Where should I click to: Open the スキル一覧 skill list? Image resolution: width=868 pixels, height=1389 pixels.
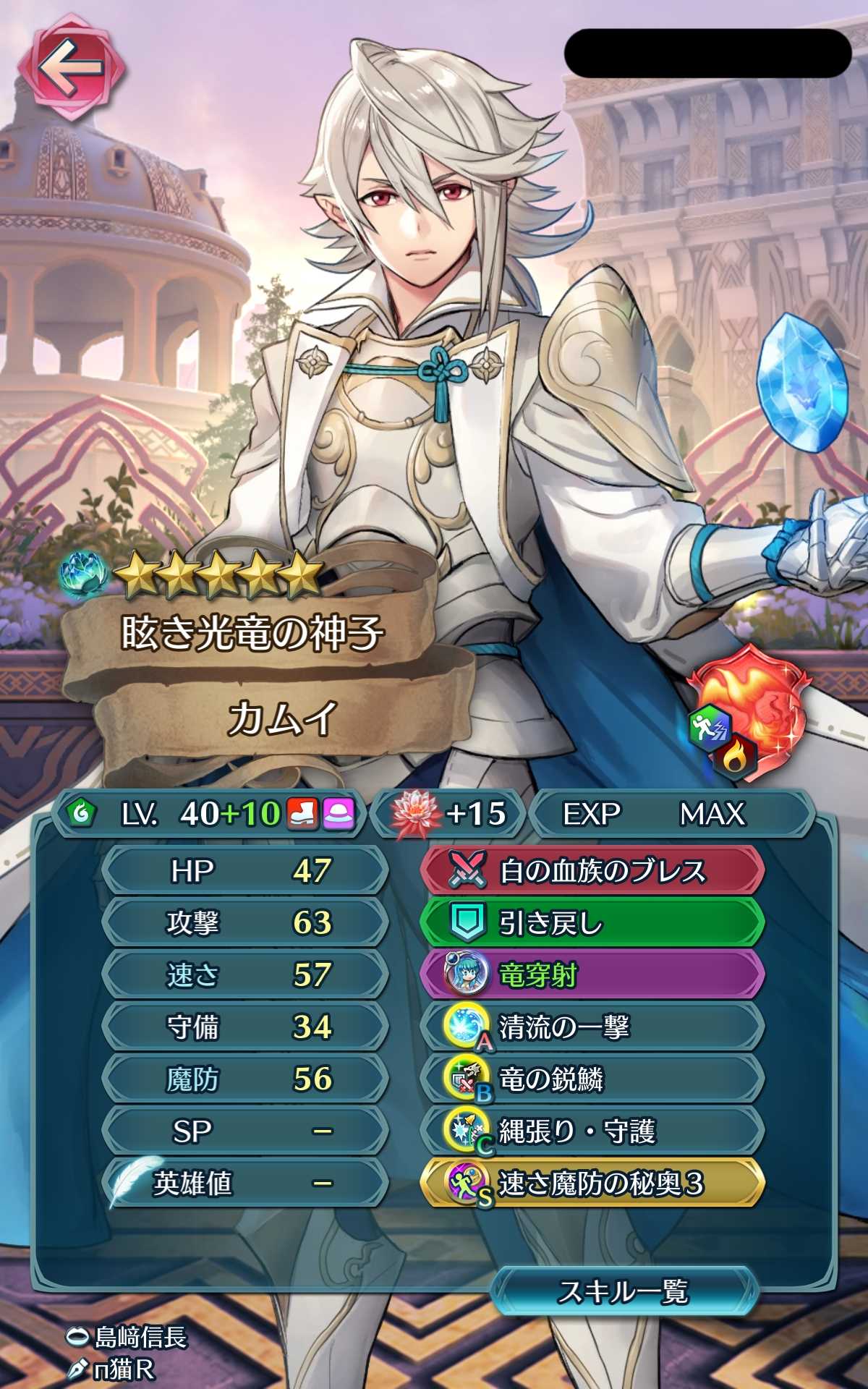pos(624,1291)
